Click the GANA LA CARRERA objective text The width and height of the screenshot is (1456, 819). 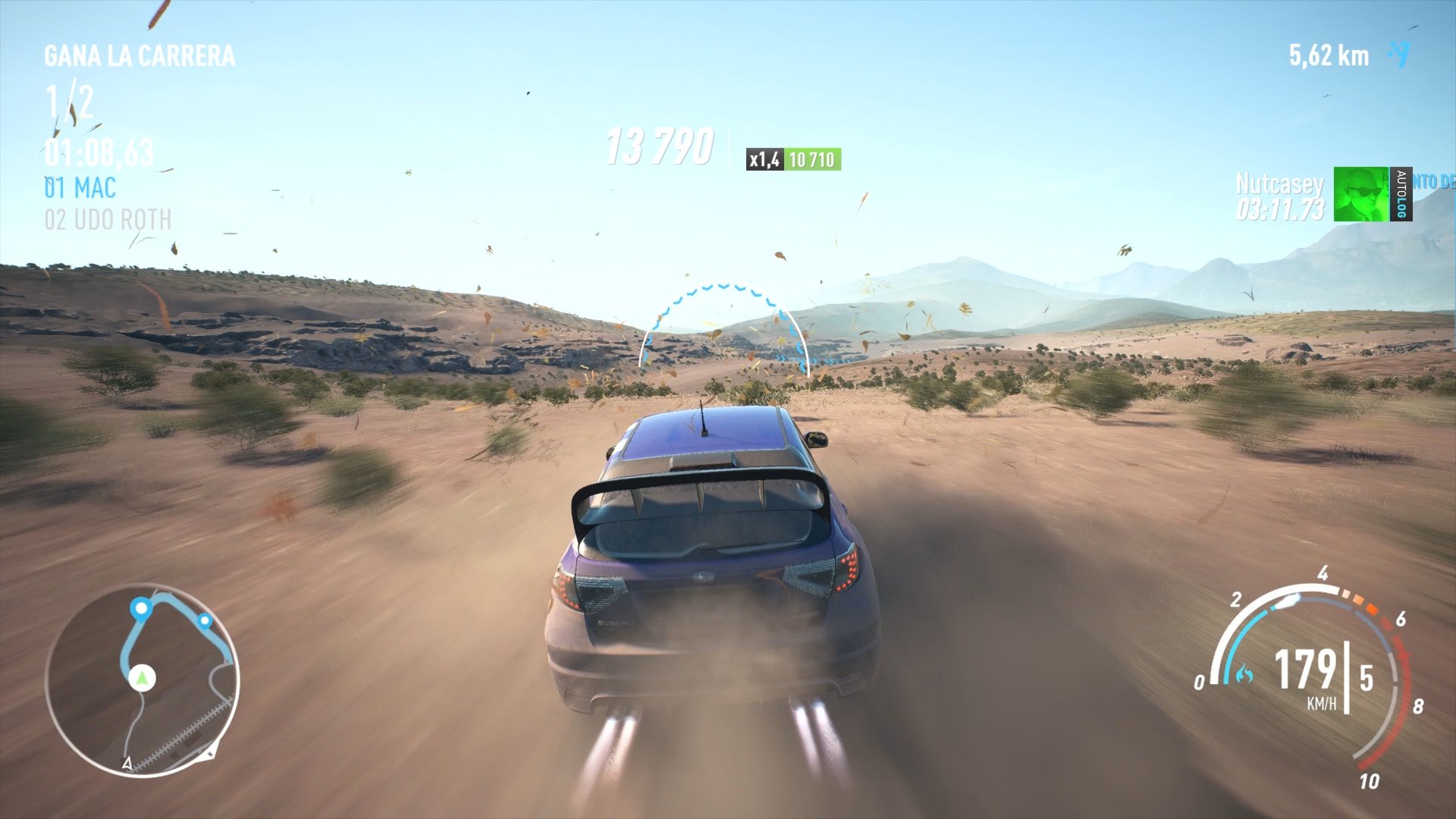pyautogui.click(x=139, y=55)
